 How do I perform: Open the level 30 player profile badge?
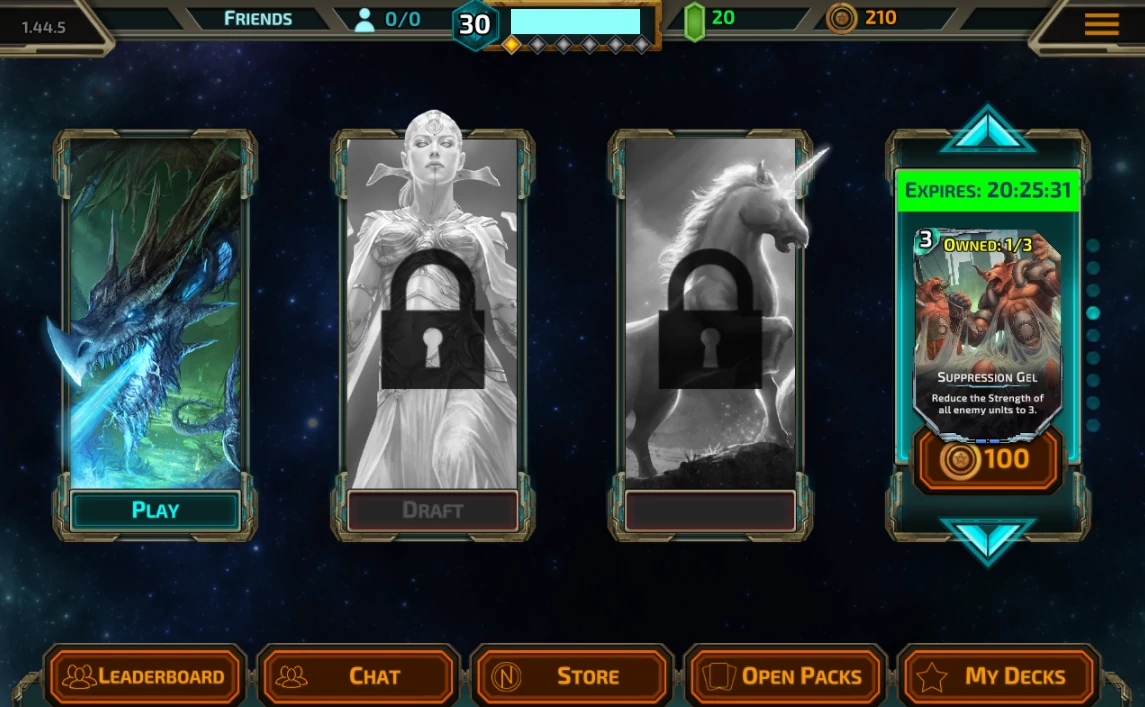474,24
